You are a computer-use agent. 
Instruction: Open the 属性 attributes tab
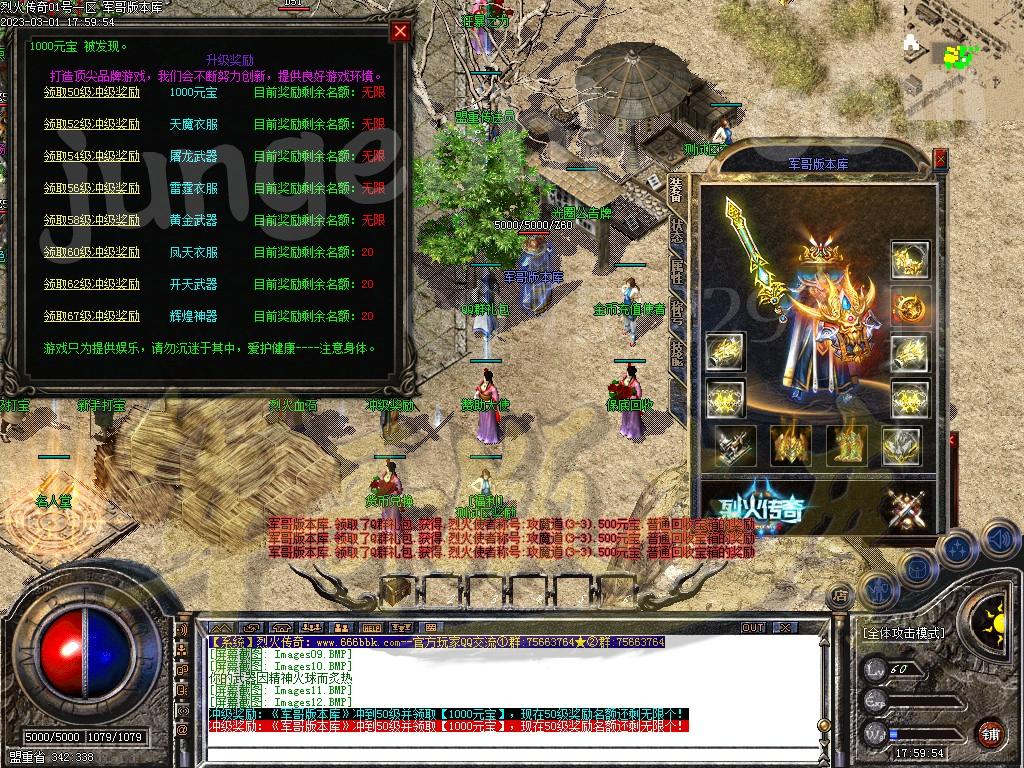(678, 273)
